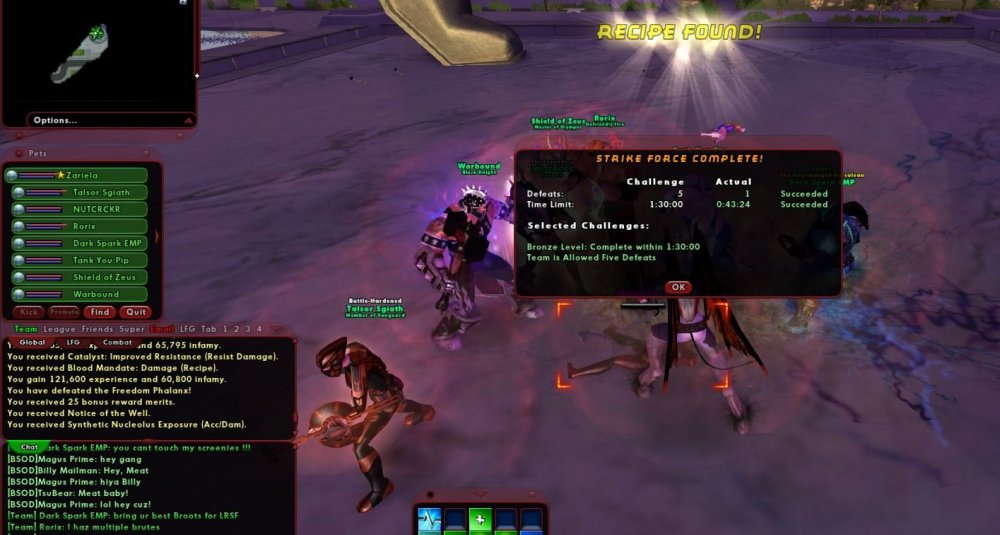Confirm the Strike Force Complete dialog with OK
1000x535 pixels.
678,287
